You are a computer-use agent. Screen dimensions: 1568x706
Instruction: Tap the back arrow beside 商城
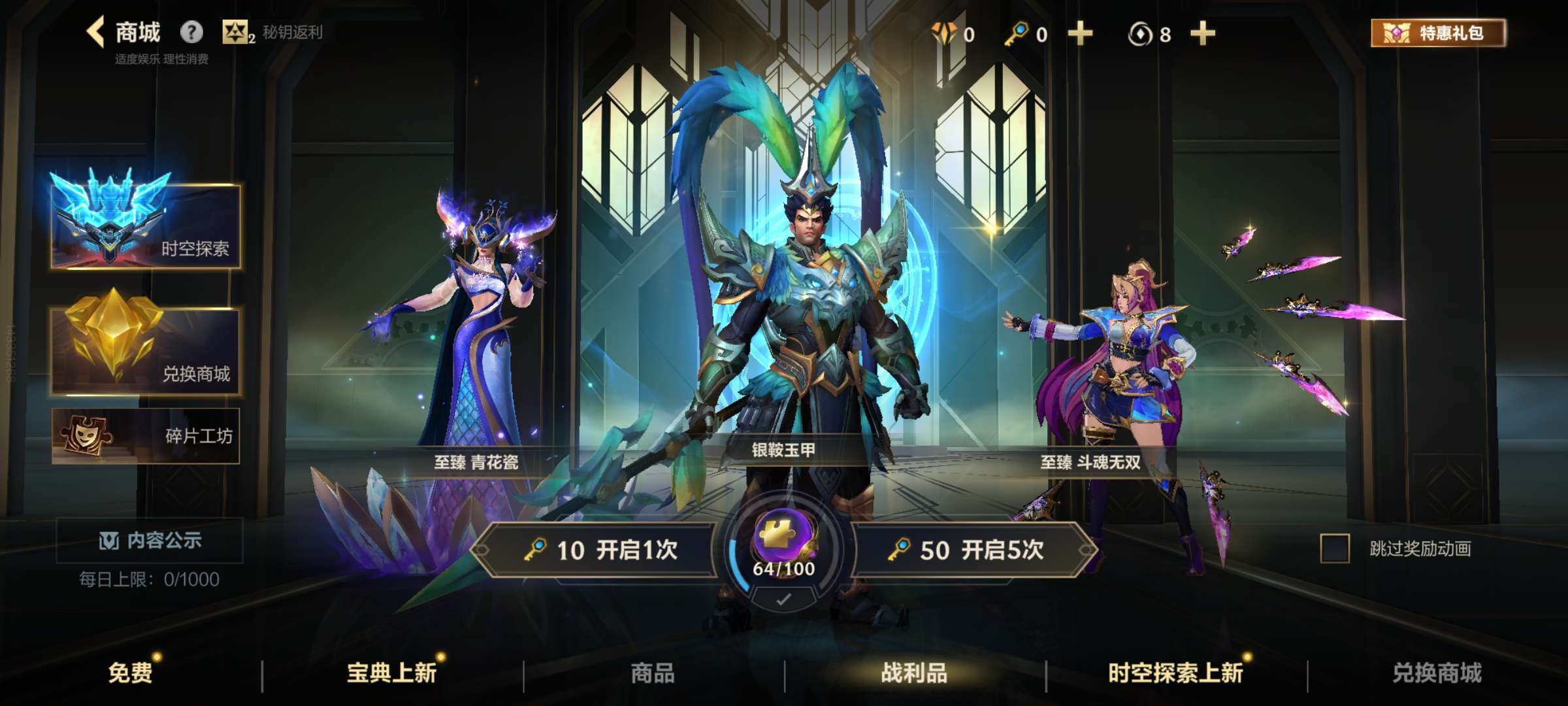coord(95,31)
